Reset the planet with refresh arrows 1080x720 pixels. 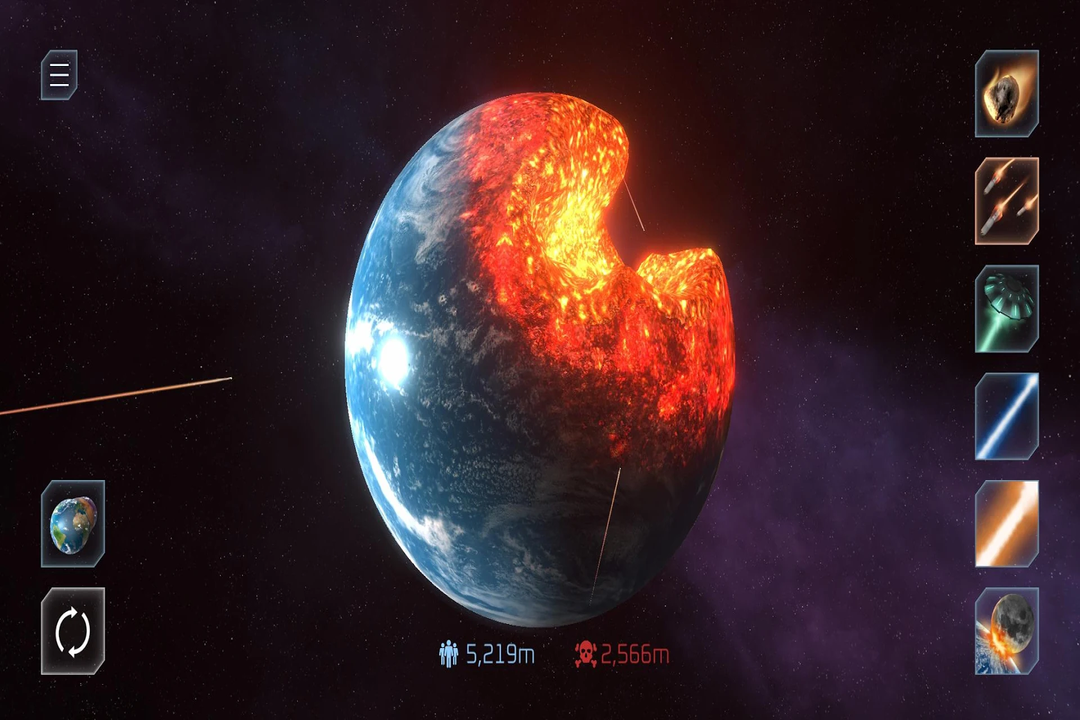[x=73, y=631]
